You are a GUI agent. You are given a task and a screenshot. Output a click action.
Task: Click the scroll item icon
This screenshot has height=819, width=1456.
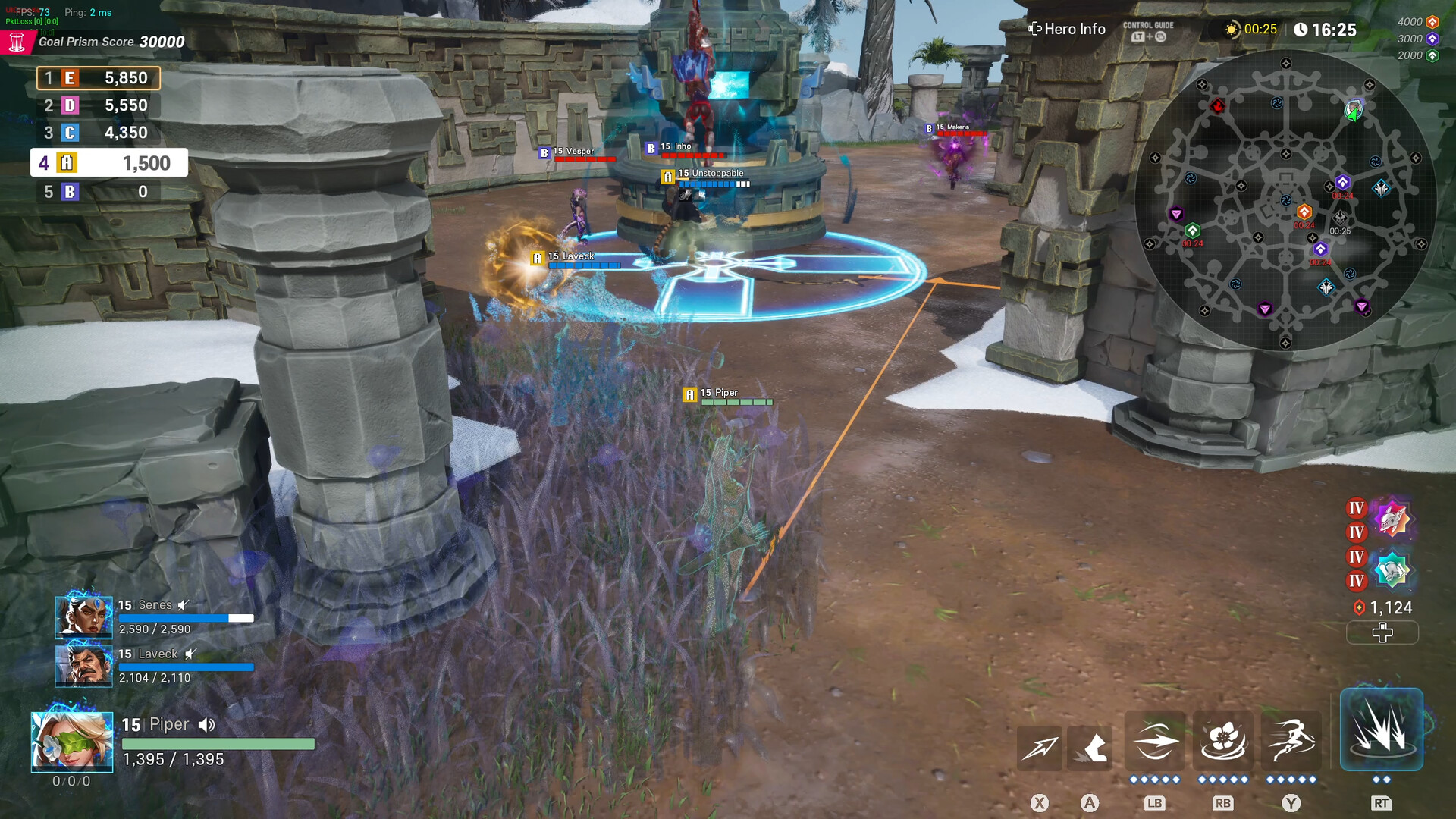[x=1392, y=568]
